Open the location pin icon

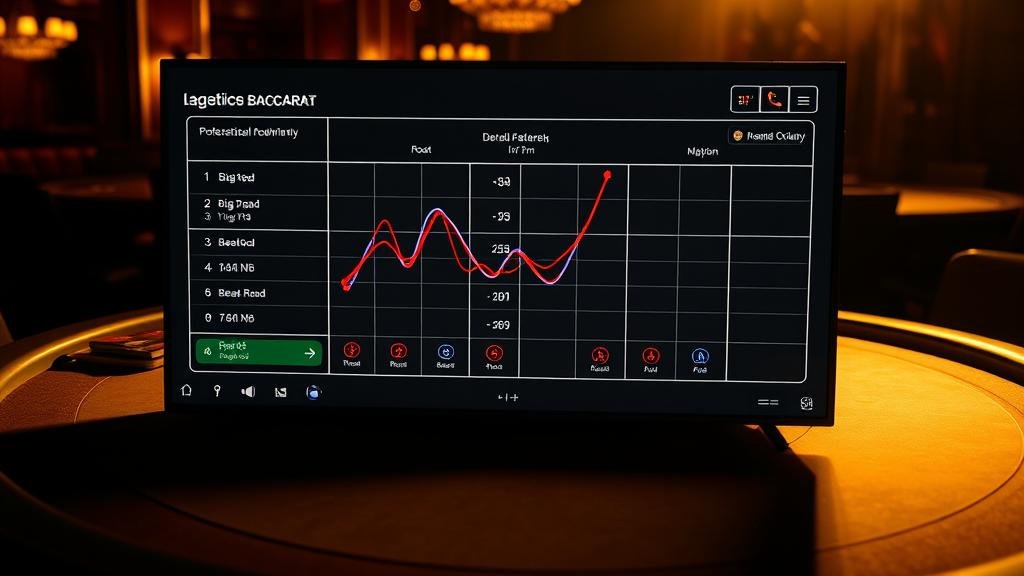coord(217,391)
